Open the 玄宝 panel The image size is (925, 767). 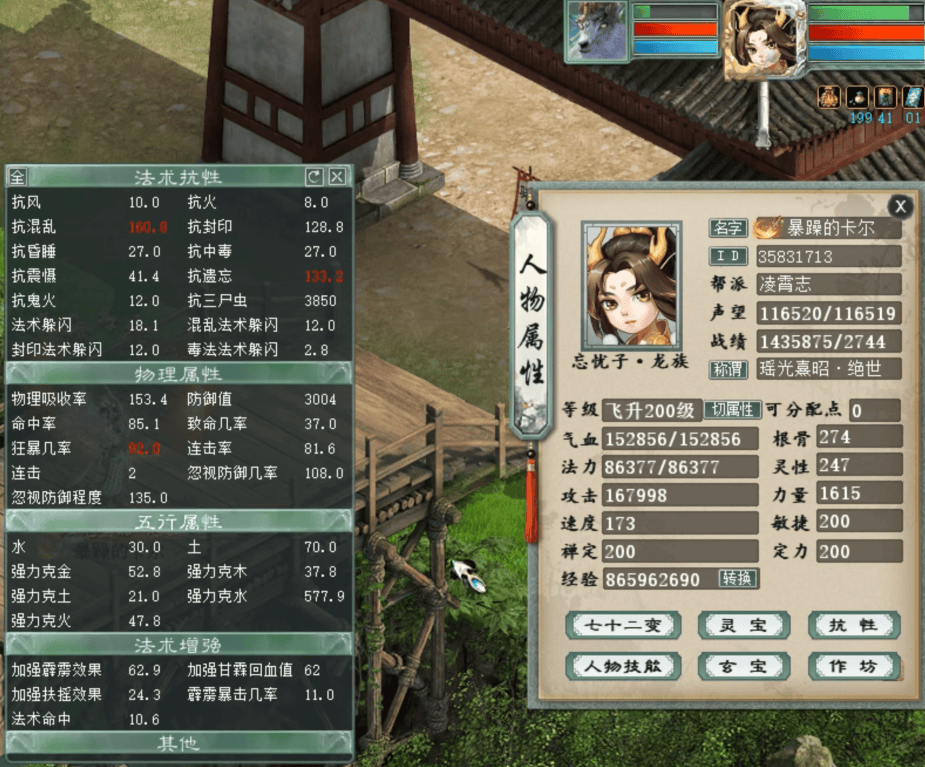742,666
